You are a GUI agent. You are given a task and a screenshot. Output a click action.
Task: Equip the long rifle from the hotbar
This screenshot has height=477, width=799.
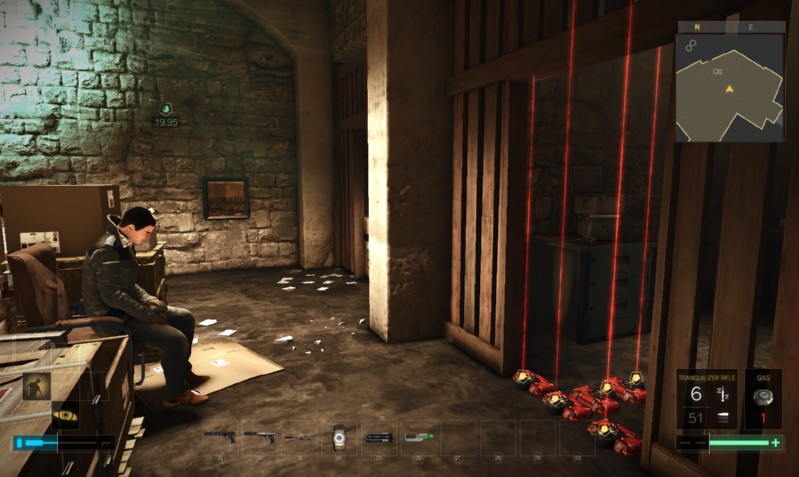(x=299, y=437)
